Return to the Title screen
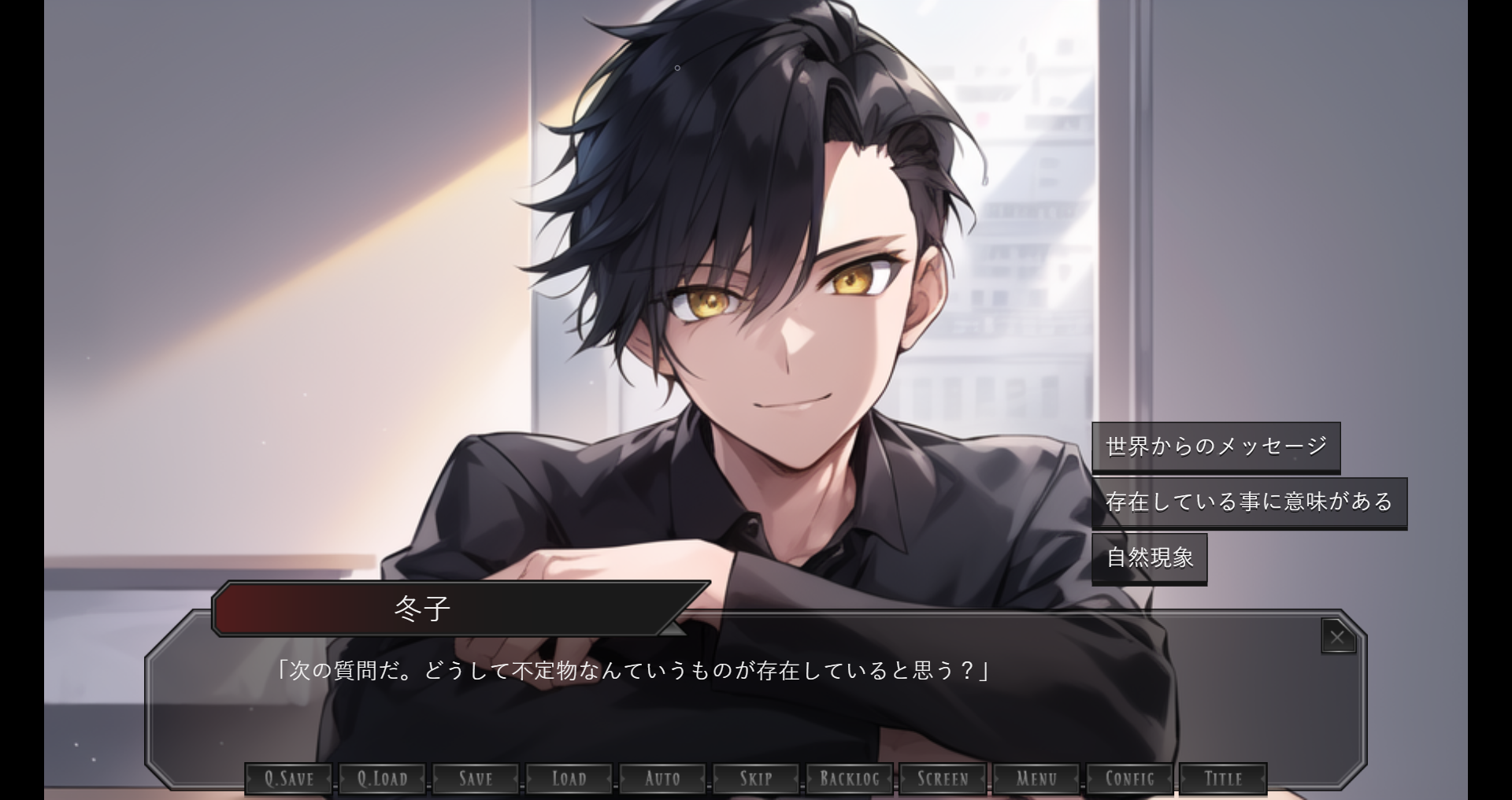The width and height of the screenshot is (1512, 800). pyautogui.click(x=1223, y=779)
